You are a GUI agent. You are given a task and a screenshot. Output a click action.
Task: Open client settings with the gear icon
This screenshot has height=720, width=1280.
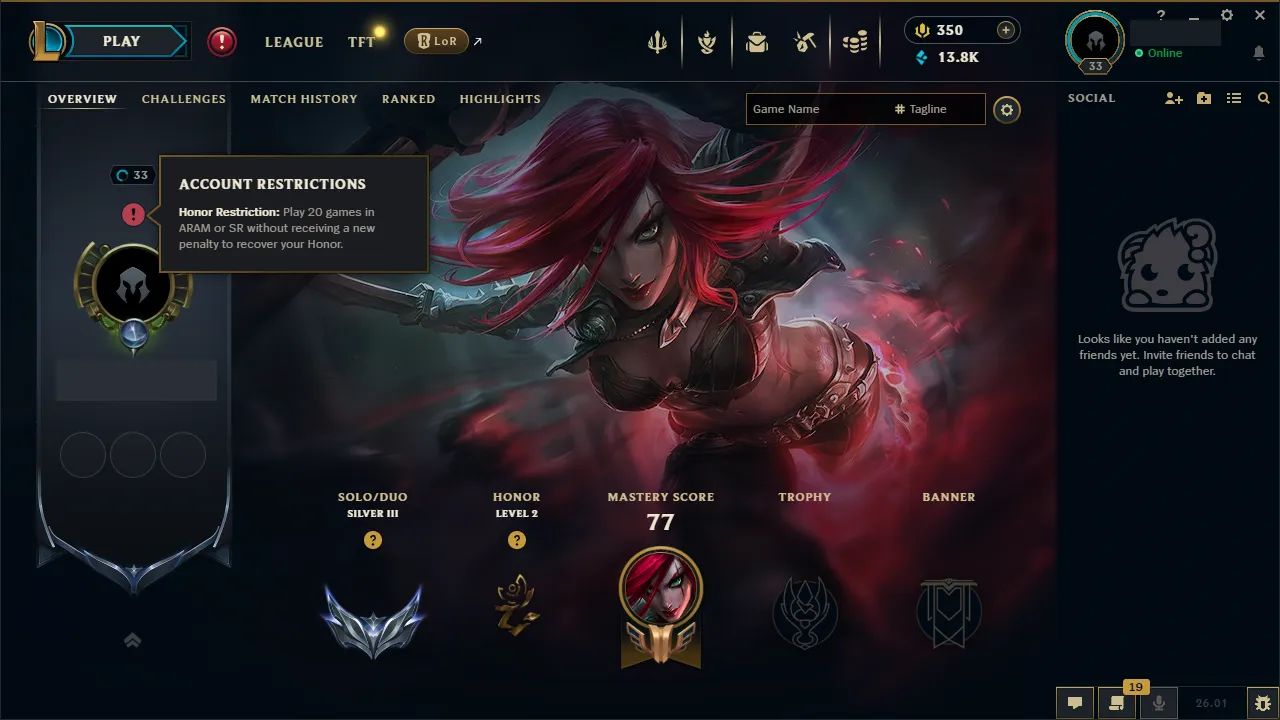(1227, 16)
